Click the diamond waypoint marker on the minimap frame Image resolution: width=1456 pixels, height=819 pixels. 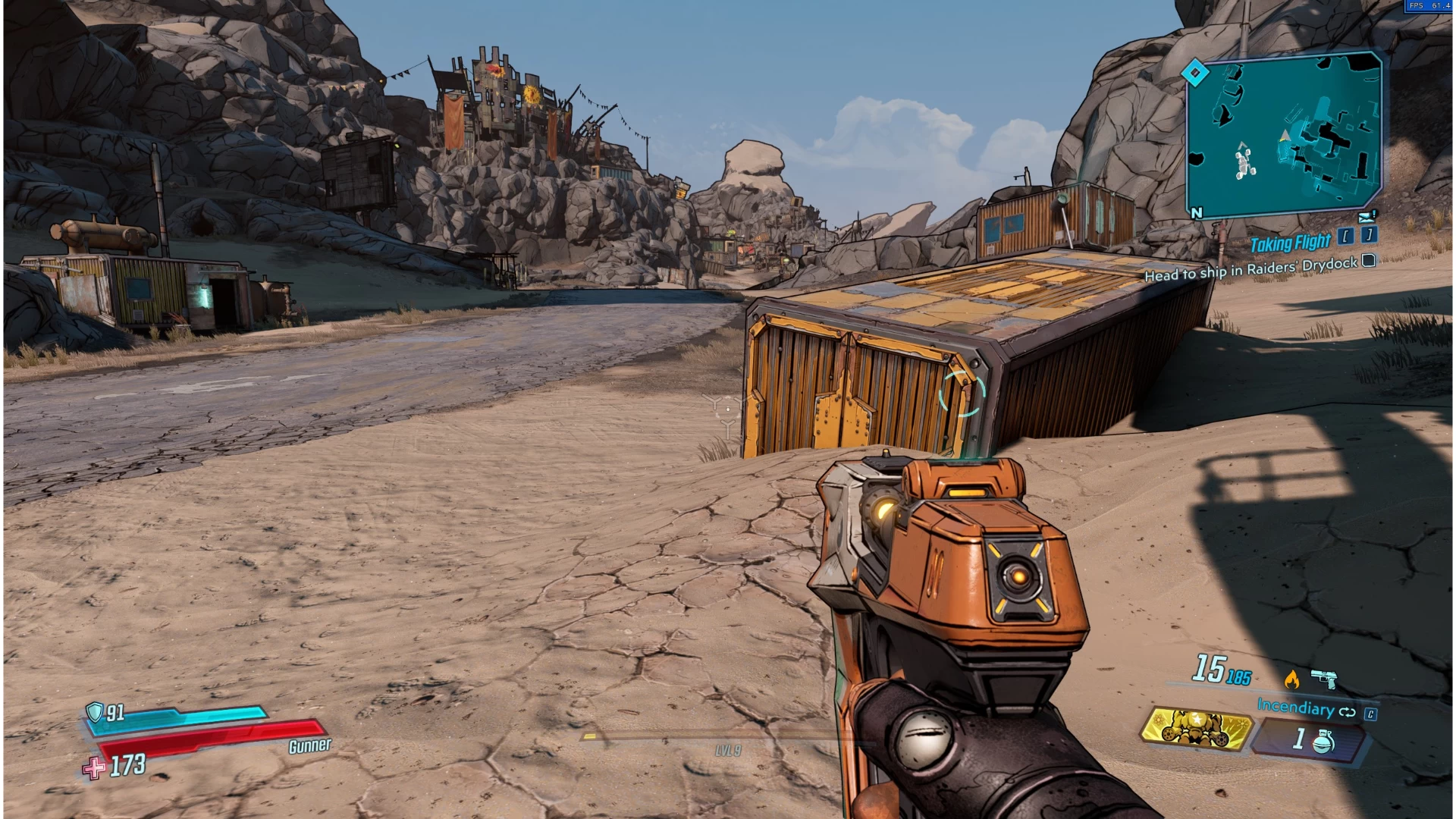(1195, 74)
